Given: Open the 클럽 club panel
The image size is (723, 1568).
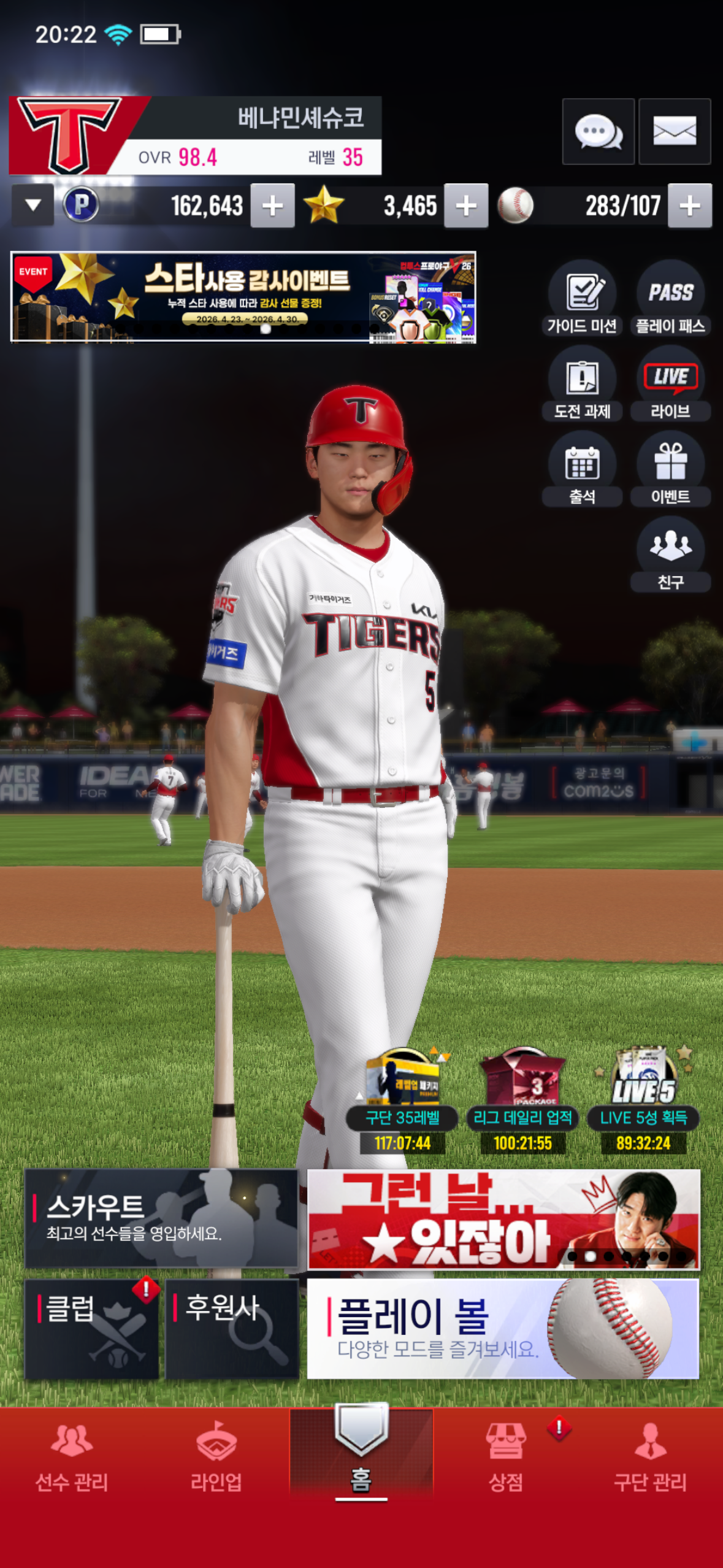Looking at the screenshot, I should (92, 1329).
